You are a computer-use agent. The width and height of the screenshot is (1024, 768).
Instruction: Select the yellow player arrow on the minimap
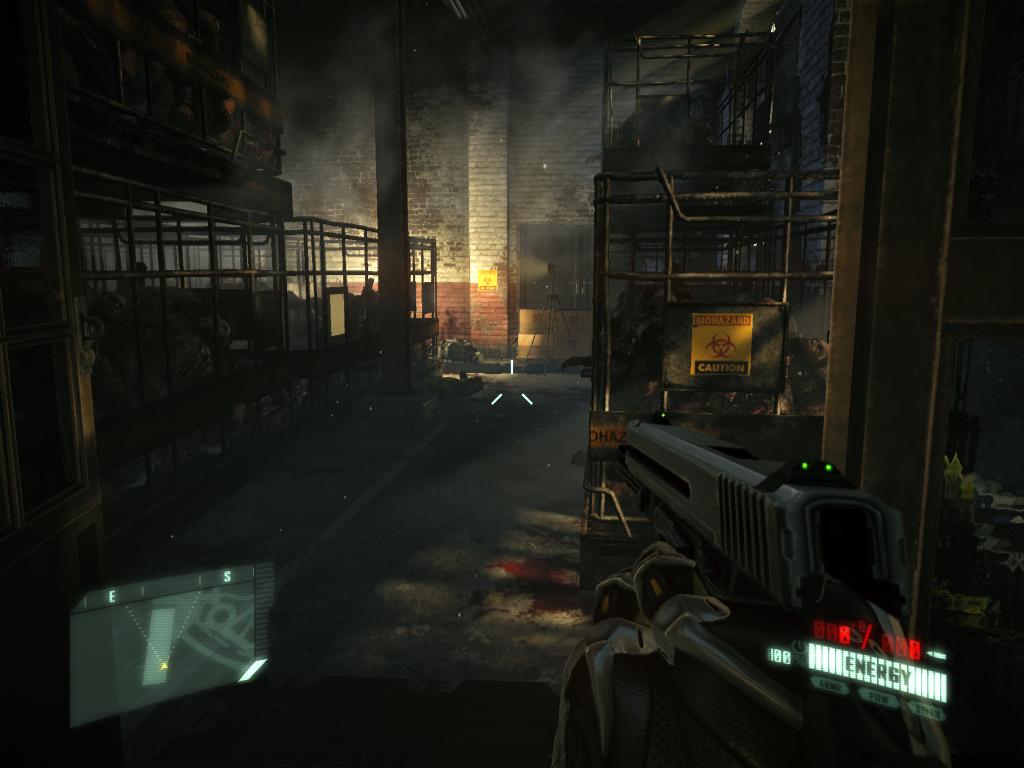164,663
